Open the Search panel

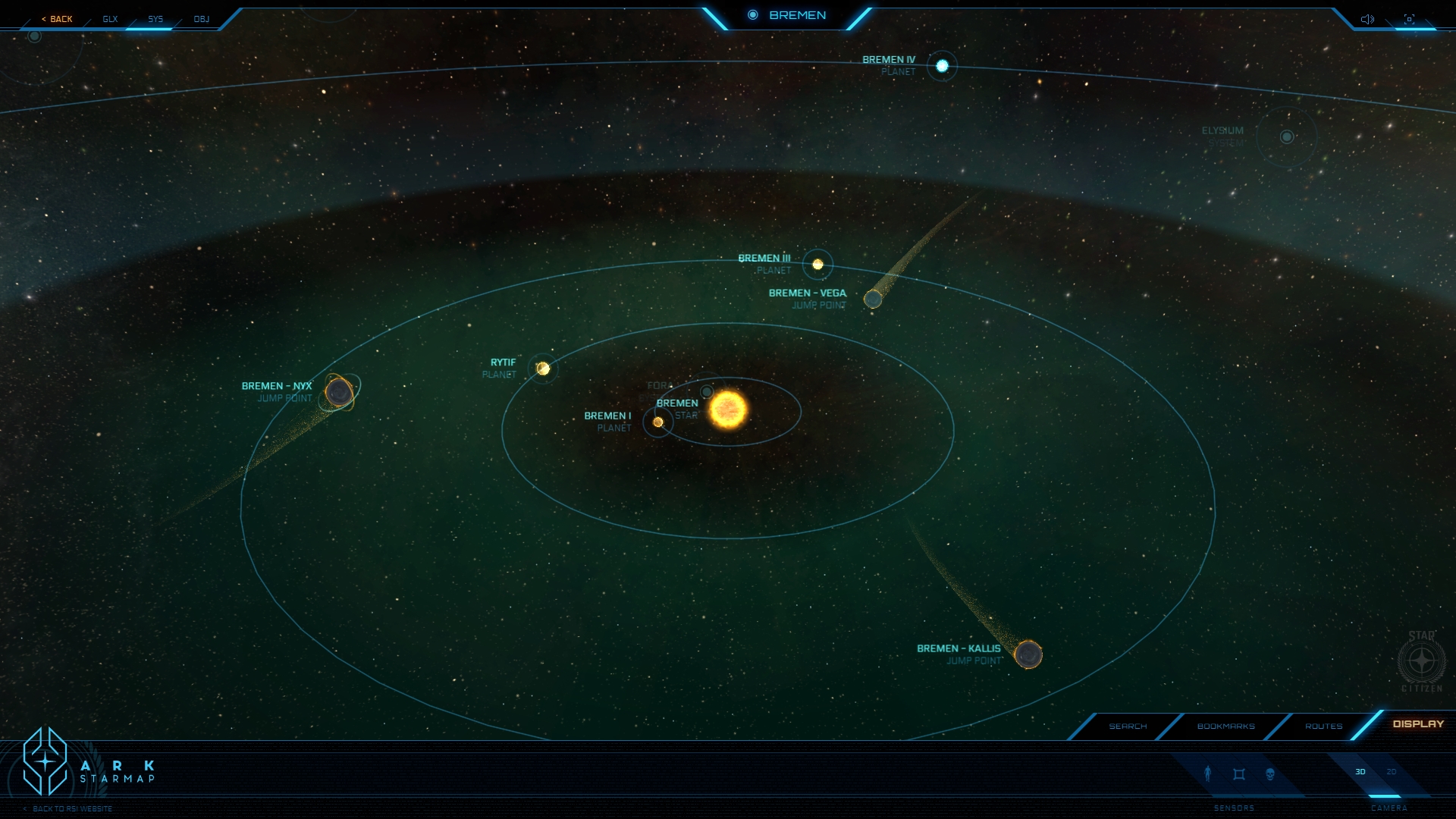1128,726
